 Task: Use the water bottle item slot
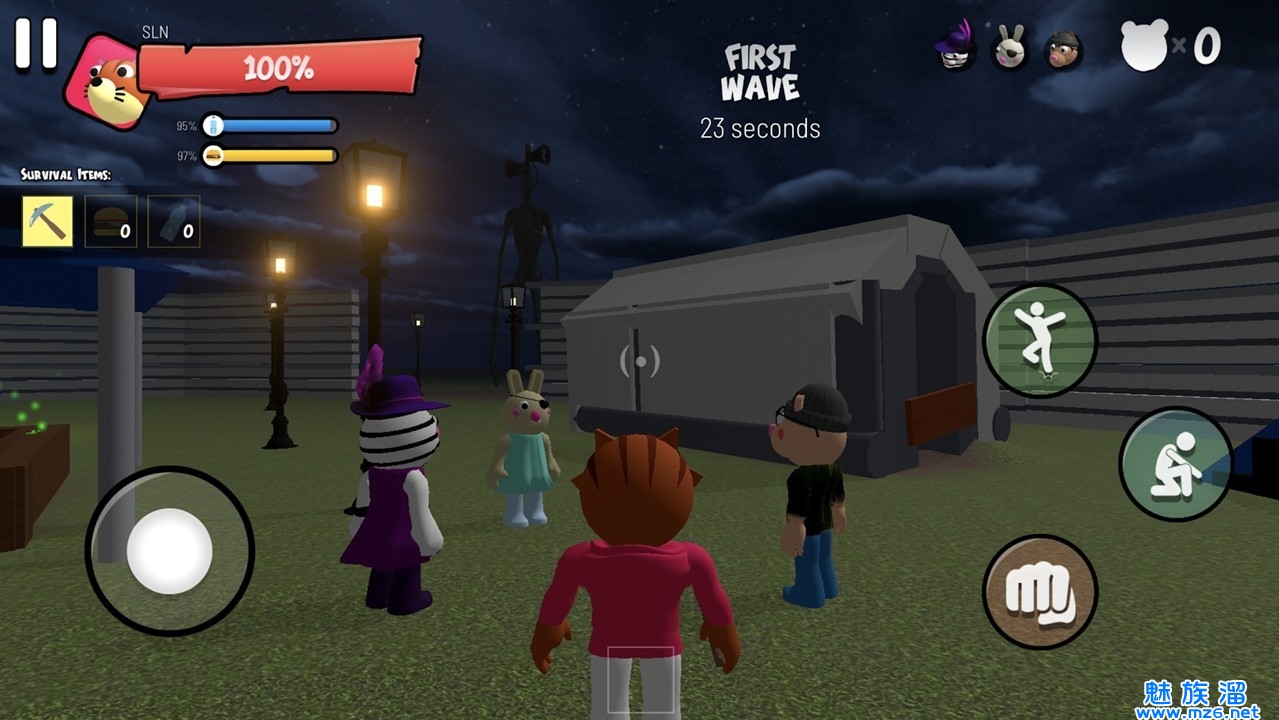point(174,221)
